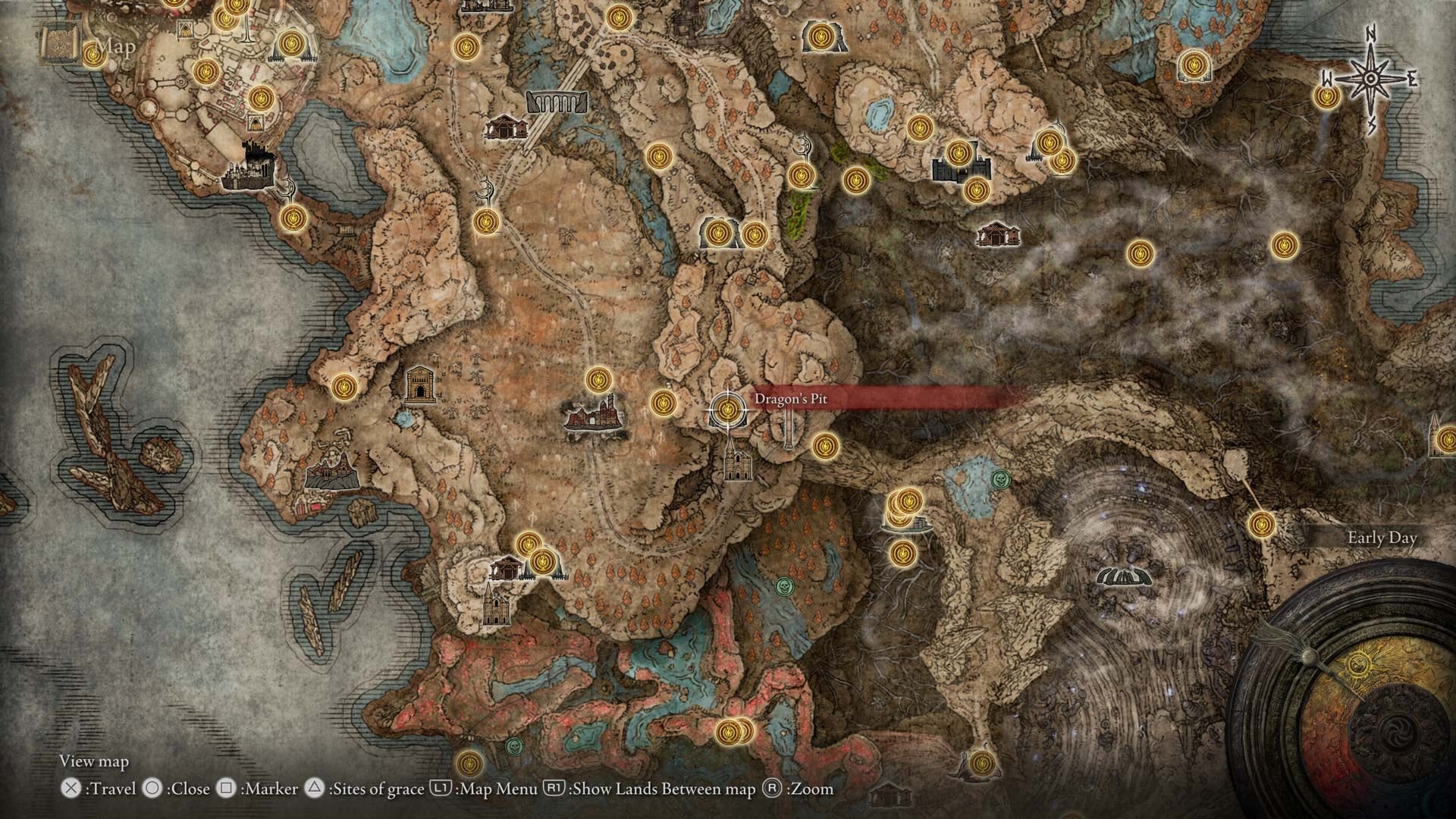Screen dimensions: 1456x819
Task: Select the small hut landmark in the upper-right
Action: [997, 235]
